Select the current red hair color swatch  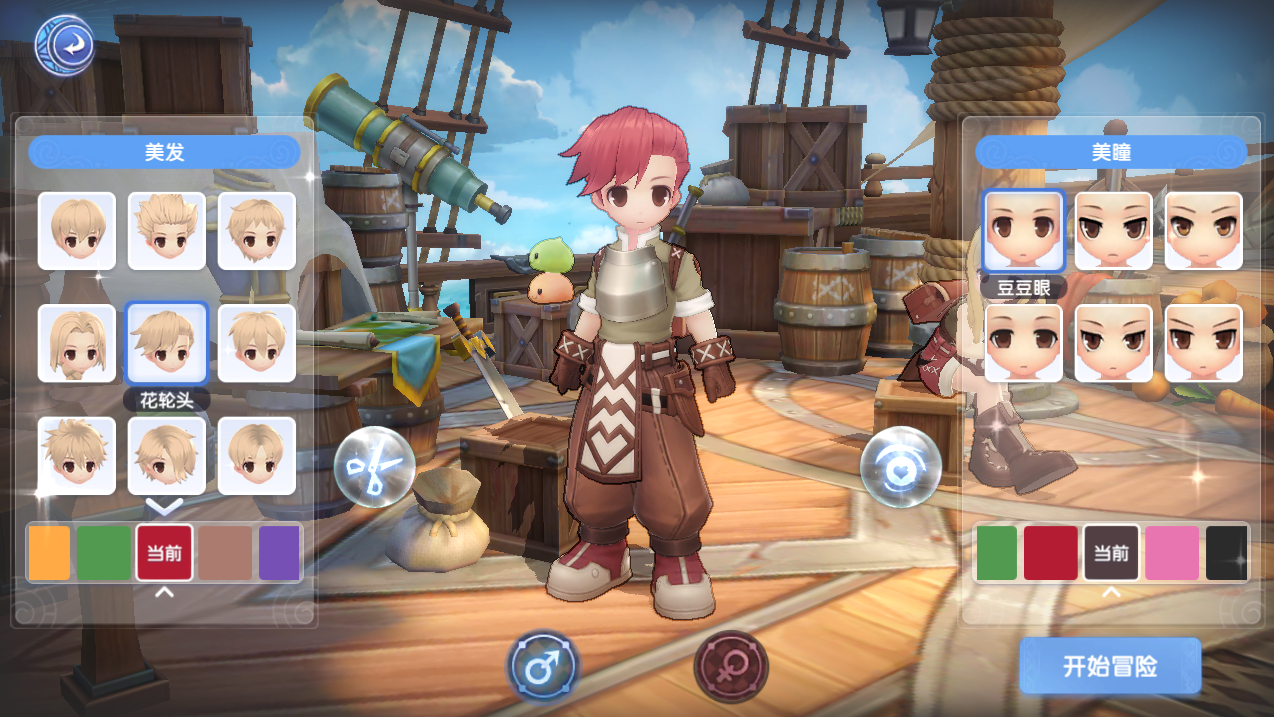tap(164, 553)
